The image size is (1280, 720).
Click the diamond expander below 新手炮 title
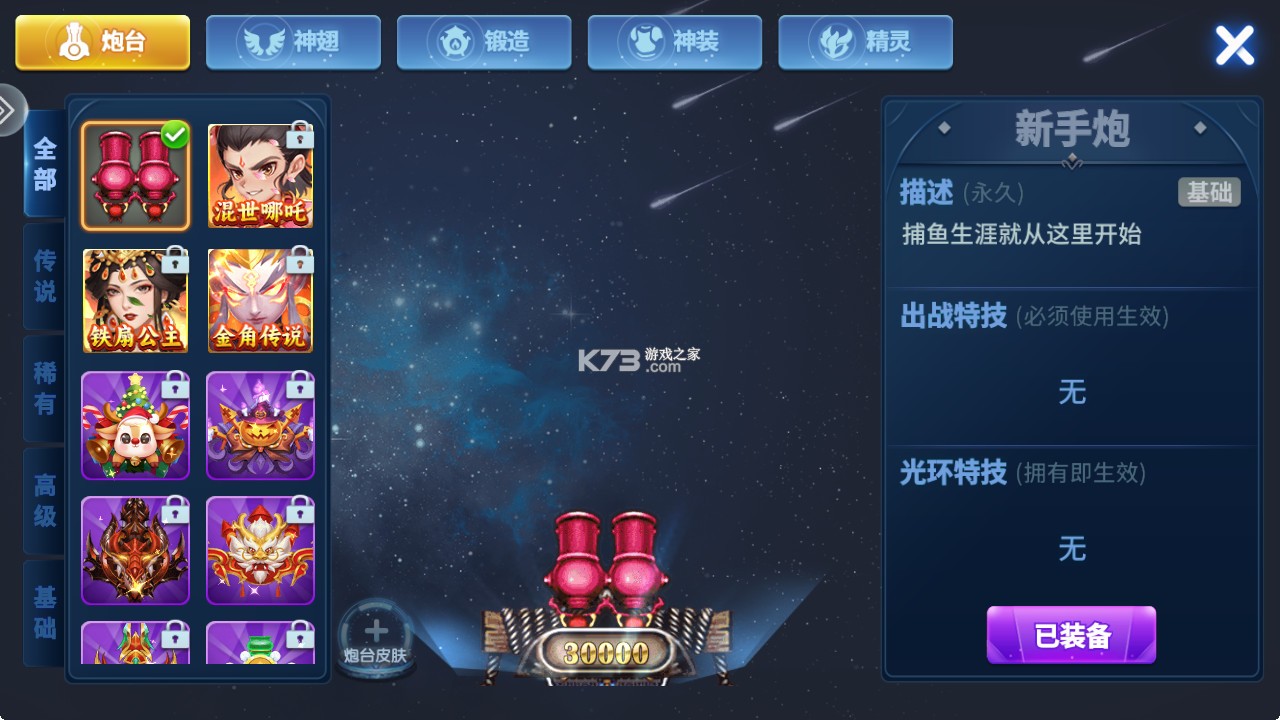[x=1071, y=160]
